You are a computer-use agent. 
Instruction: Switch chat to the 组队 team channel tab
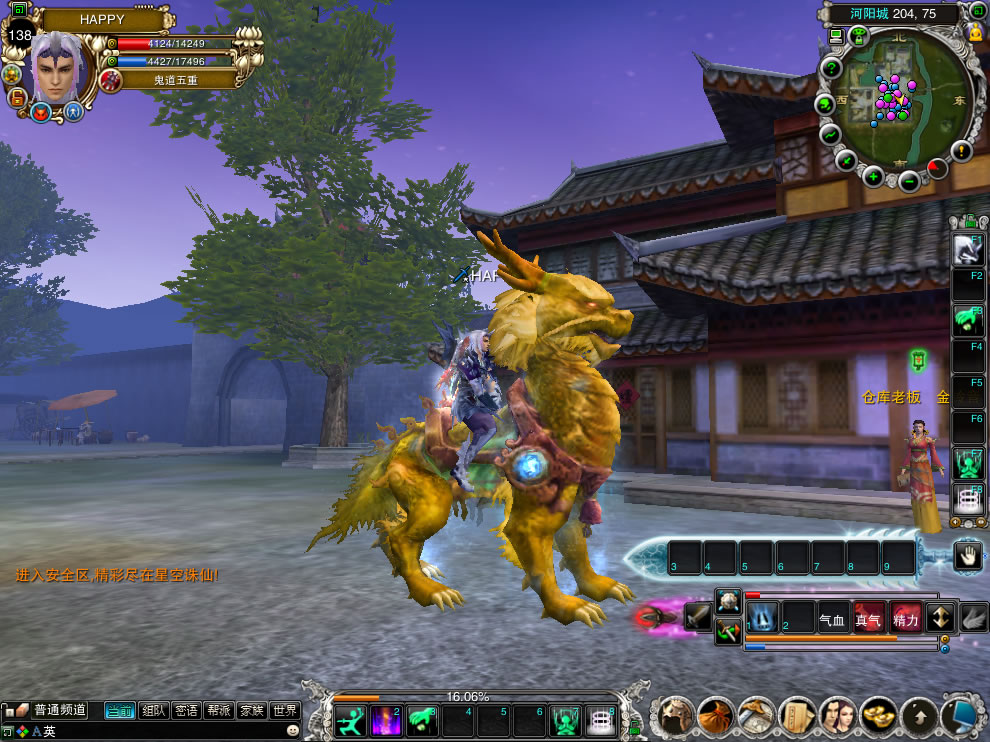point(154,711)
